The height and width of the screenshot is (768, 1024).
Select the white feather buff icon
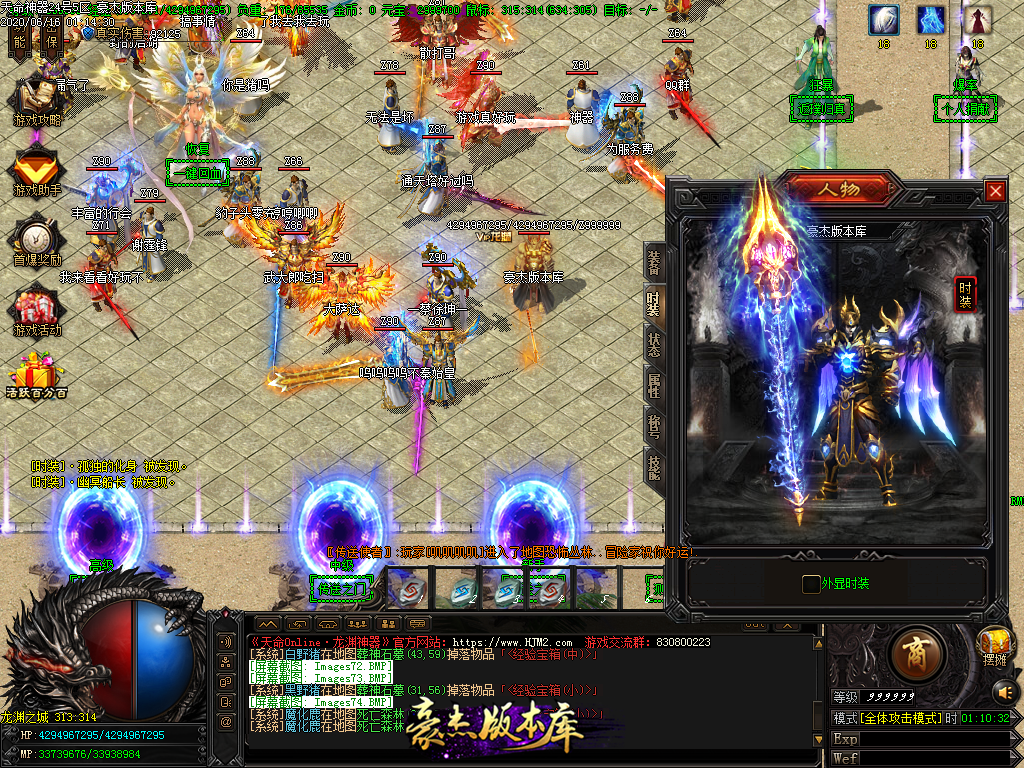pyautogui.click(x=883, y=19)
